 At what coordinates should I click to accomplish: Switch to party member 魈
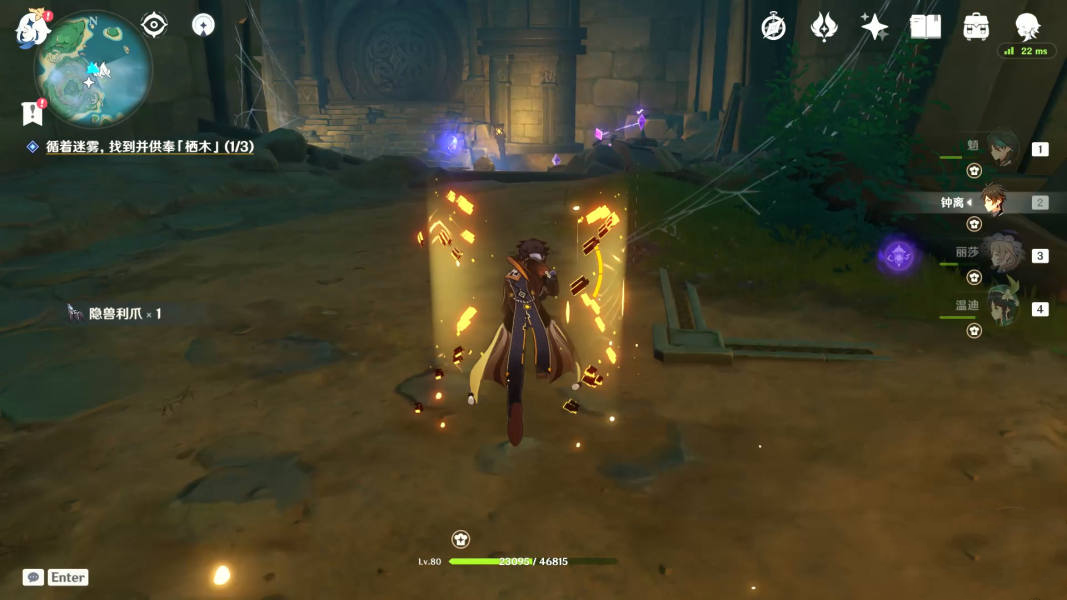(1002, 149)
